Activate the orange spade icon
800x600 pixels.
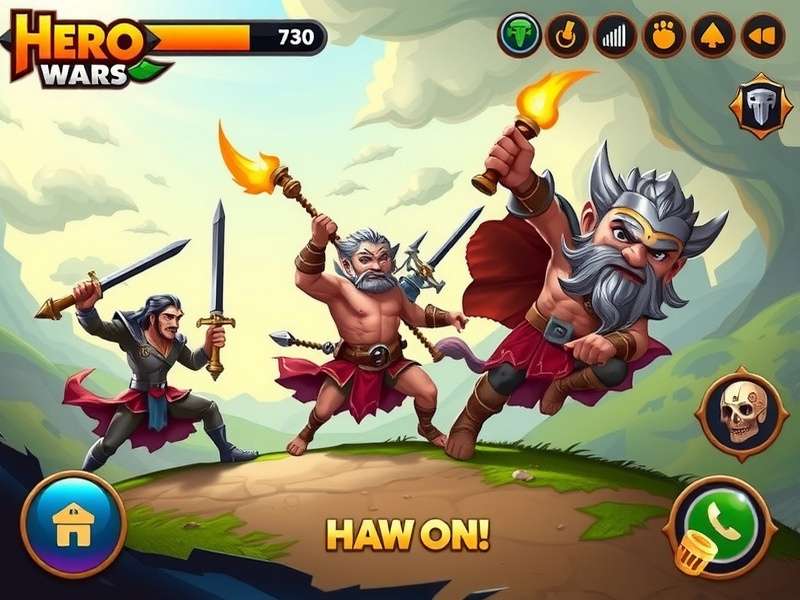[713, 36]
